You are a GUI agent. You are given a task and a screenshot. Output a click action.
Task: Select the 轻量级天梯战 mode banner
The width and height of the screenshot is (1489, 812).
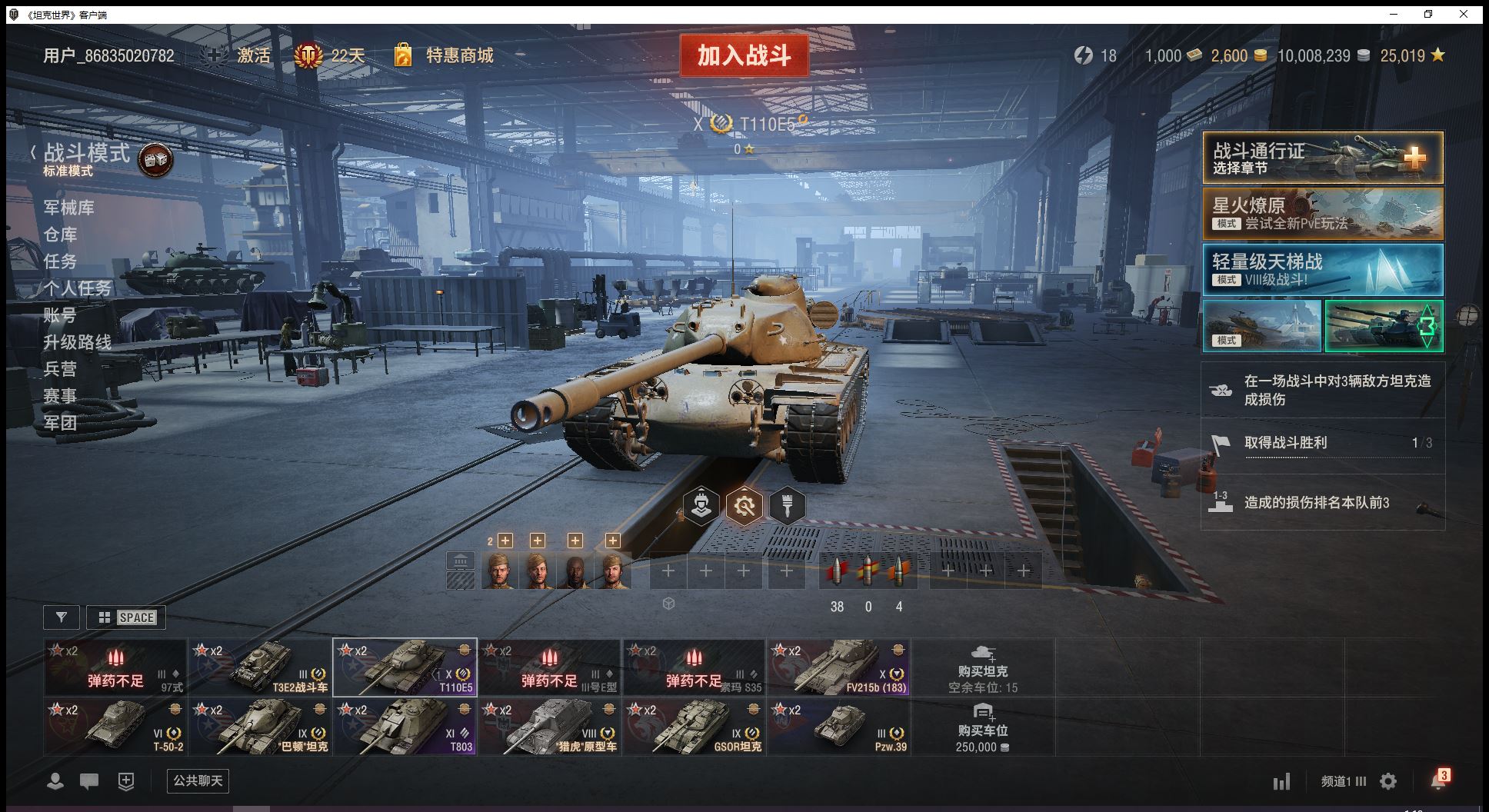pos(1322,270)
